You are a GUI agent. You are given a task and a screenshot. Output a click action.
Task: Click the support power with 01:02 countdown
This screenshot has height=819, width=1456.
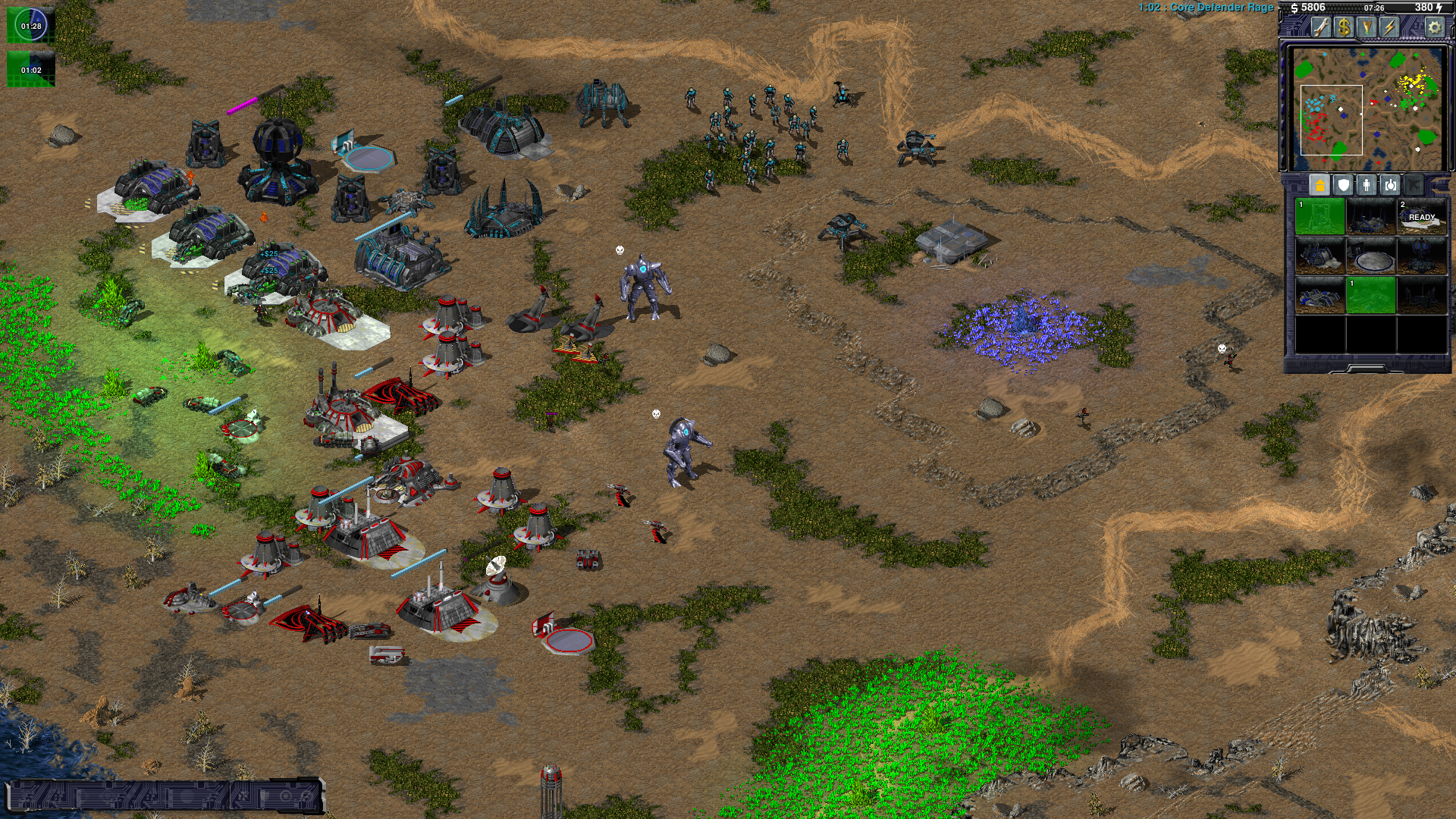point(31,69)
